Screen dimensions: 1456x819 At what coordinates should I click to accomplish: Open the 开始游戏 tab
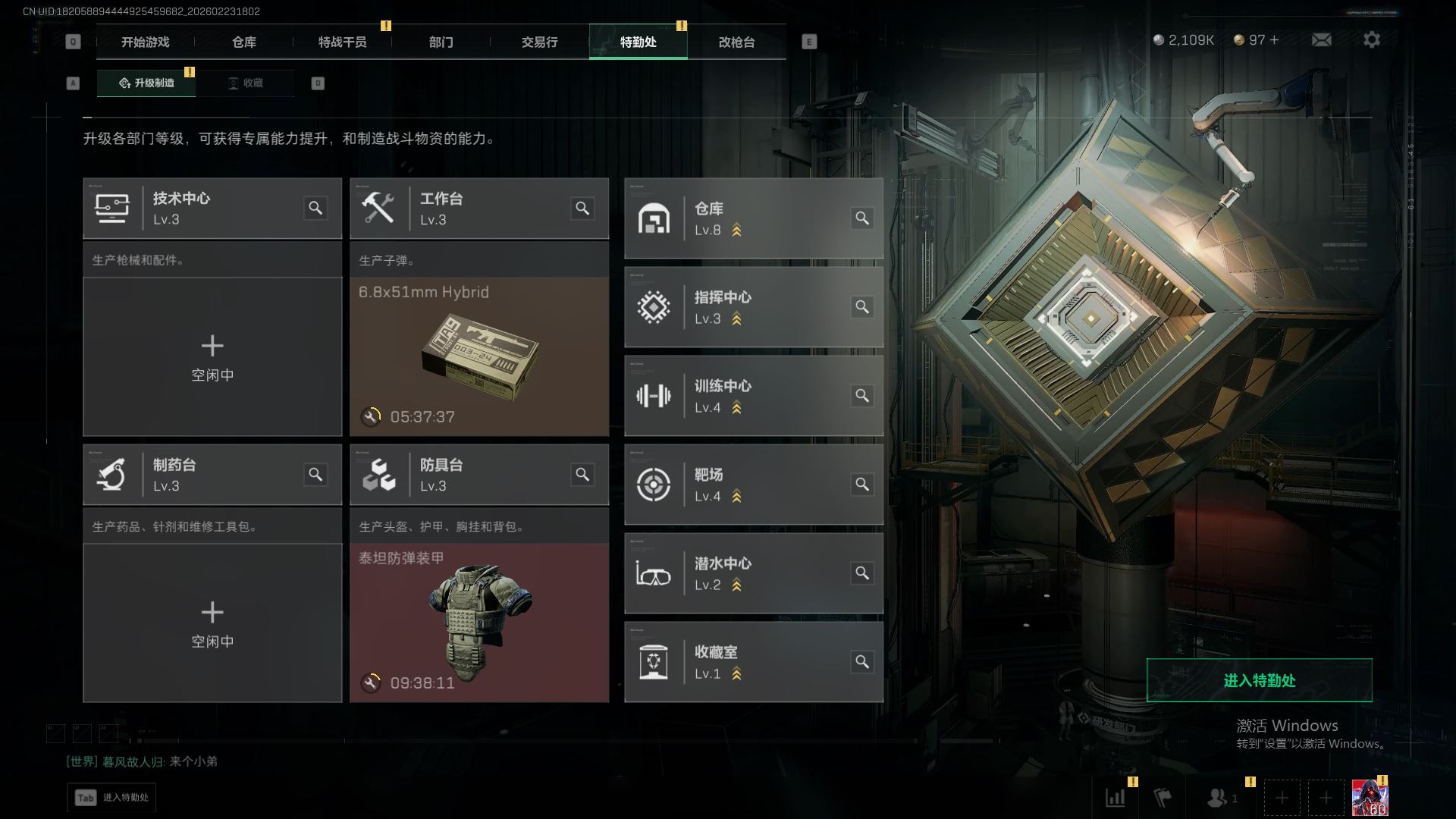(145, 42)
